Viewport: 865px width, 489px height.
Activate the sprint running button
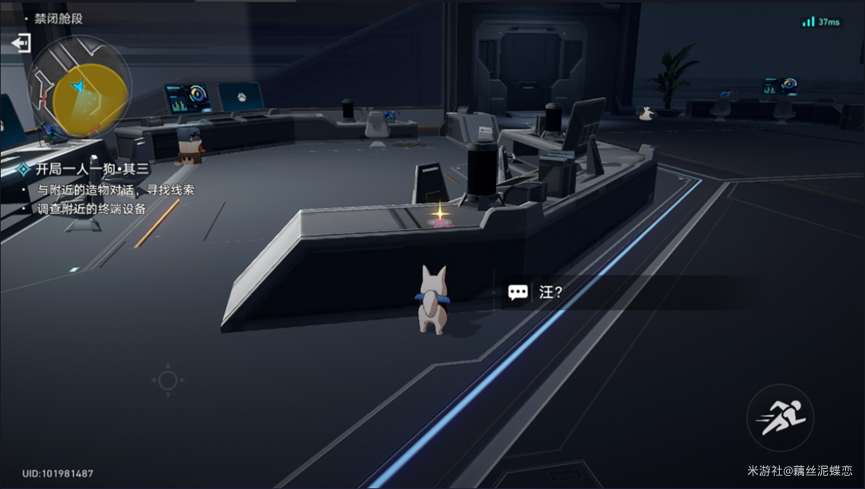(780, 418)
